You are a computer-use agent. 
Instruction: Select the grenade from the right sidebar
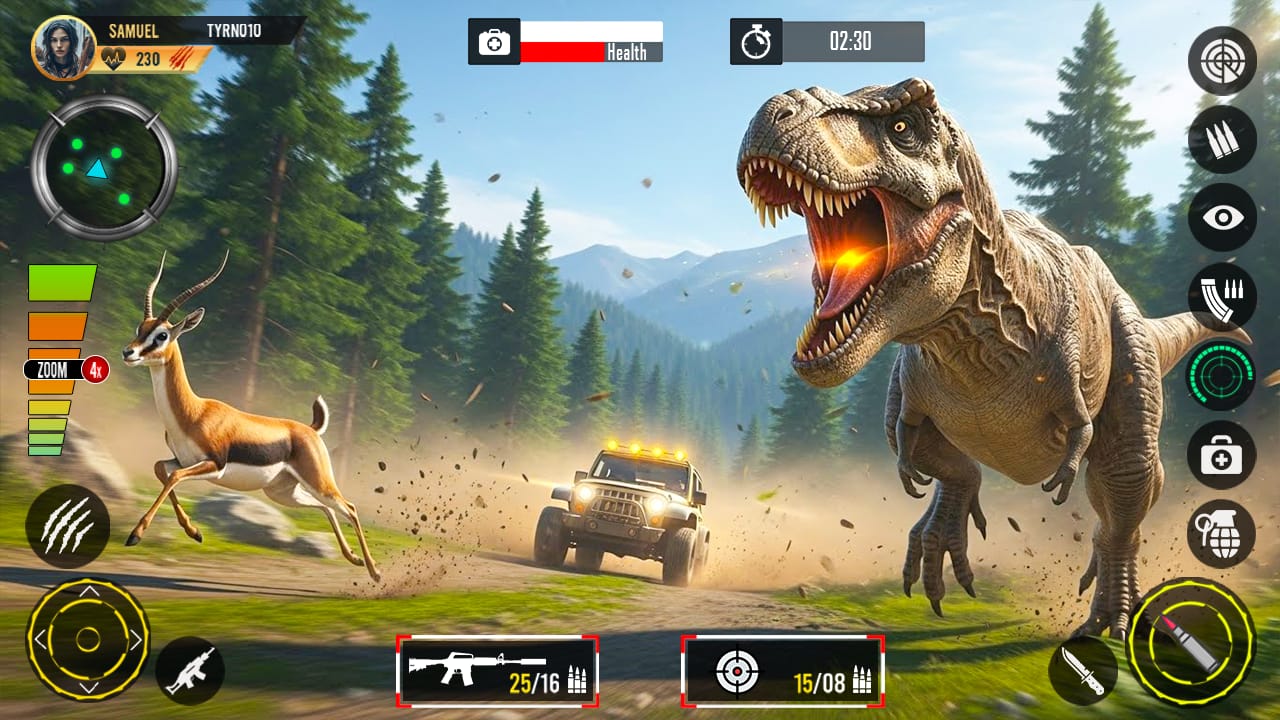click(1221, 536)
